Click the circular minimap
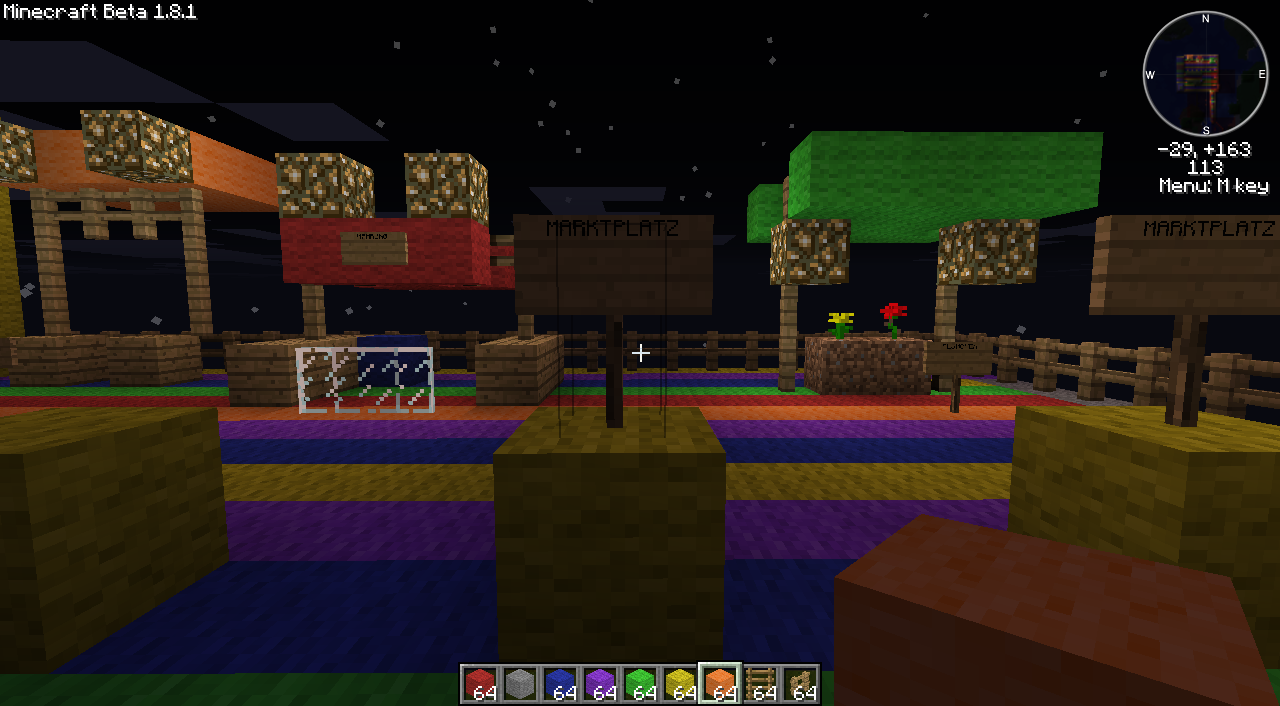Viewport: 1280px width, 706px height. click(1205, 74)
